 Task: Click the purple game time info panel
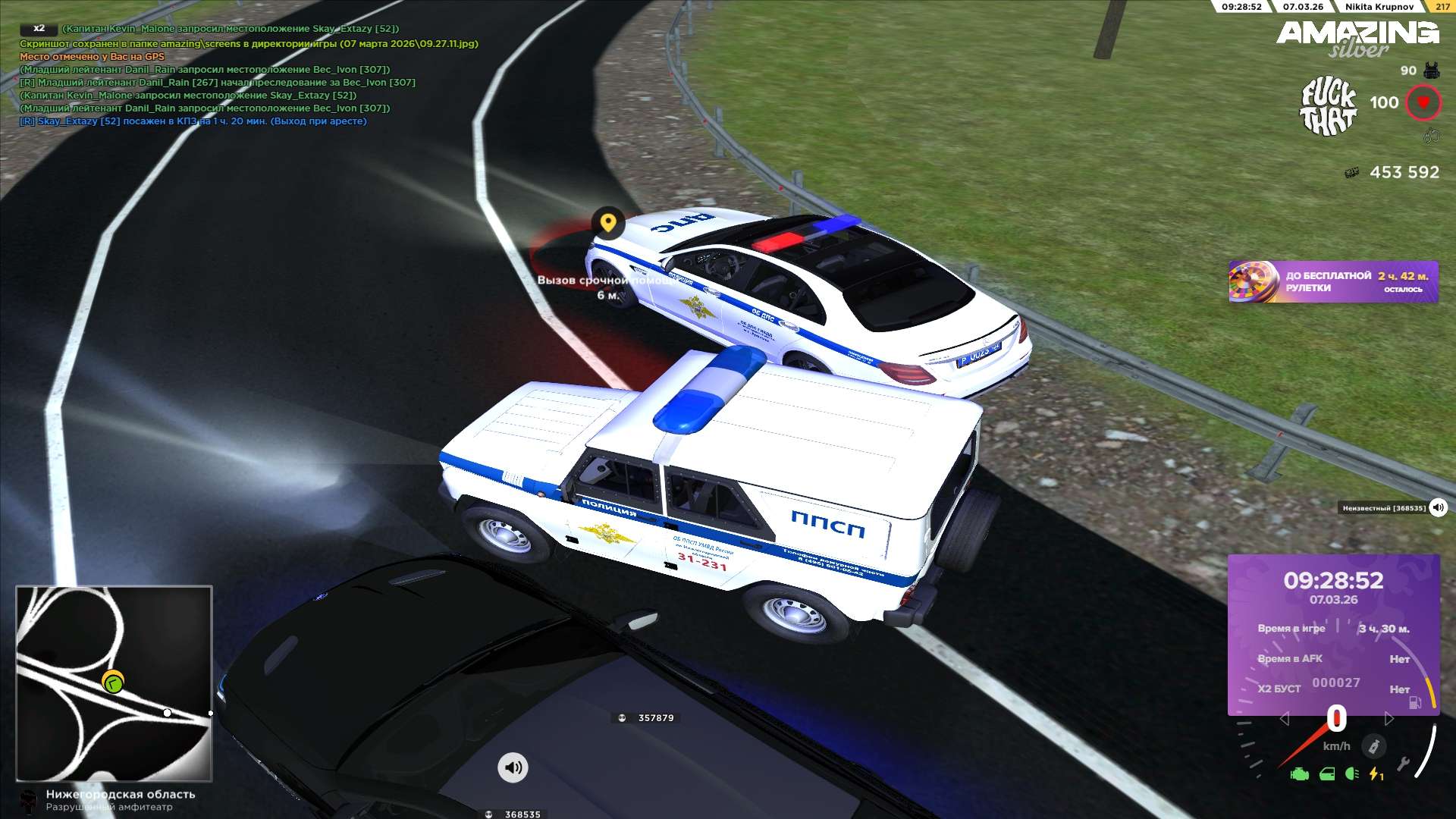pyautogui.click(x=1333, y=635)
